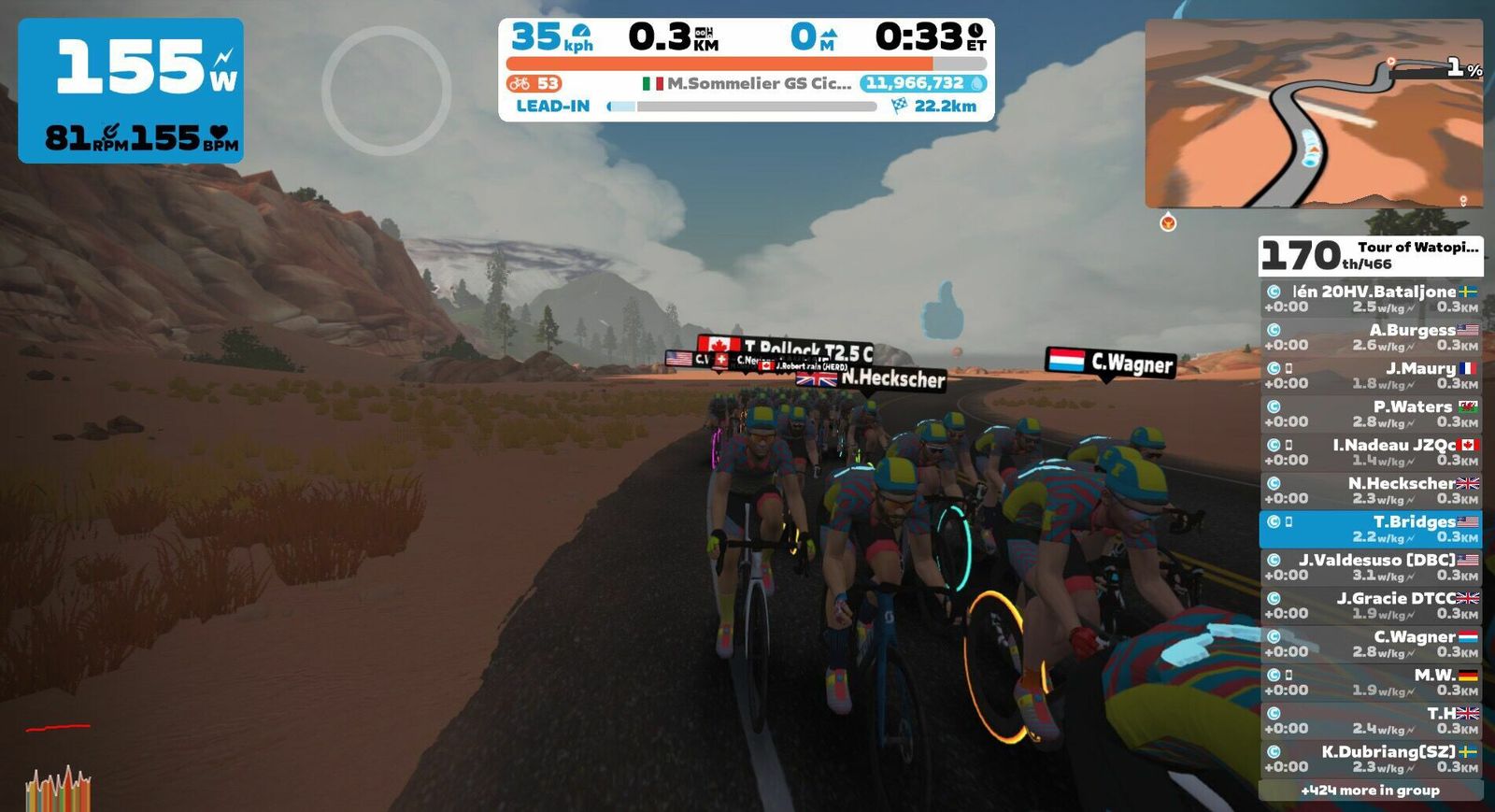The image size is (1495, 812).
Task: Click the minimap route view
Action: pos(1314,113)
